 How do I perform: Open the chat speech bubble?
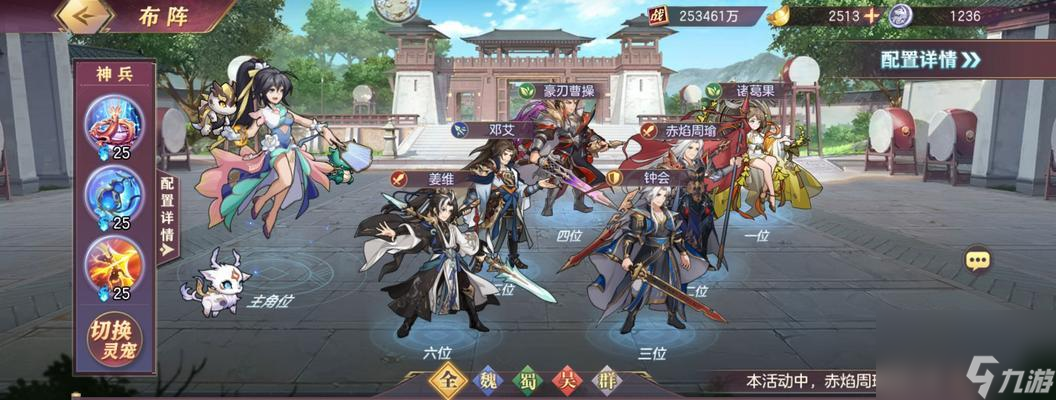coord(977,260)
